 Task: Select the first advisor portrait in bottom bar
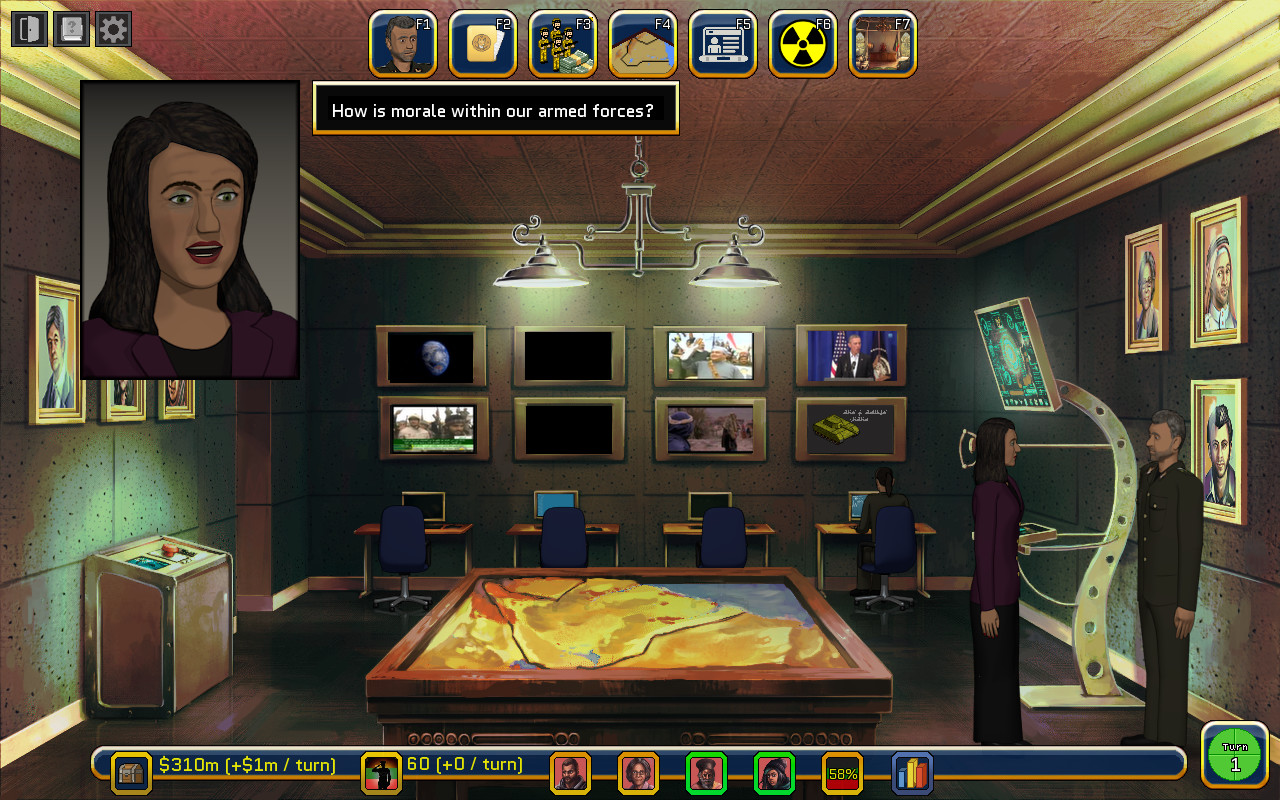point(571,771)
